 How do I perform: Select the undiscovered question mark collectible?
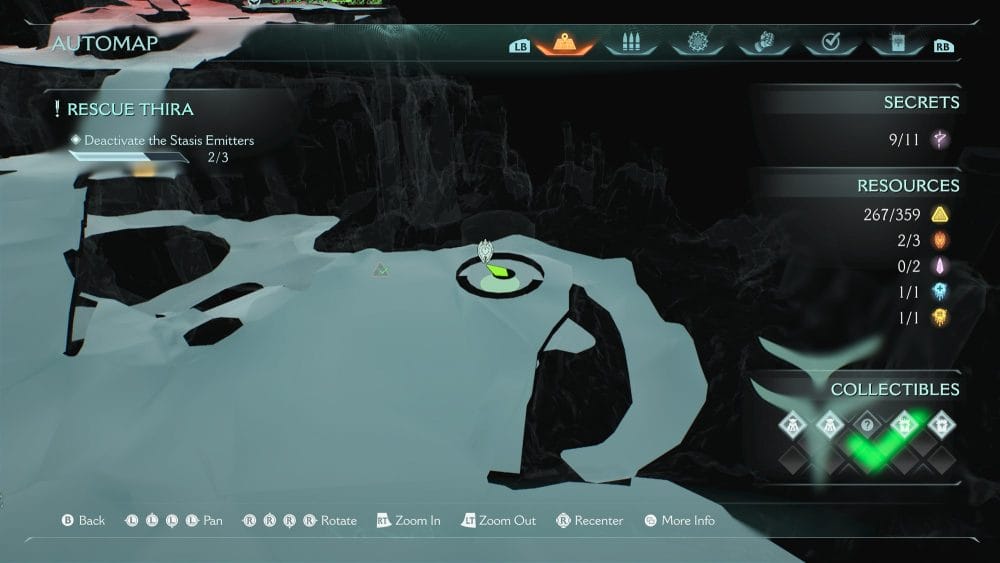[867, 425]
